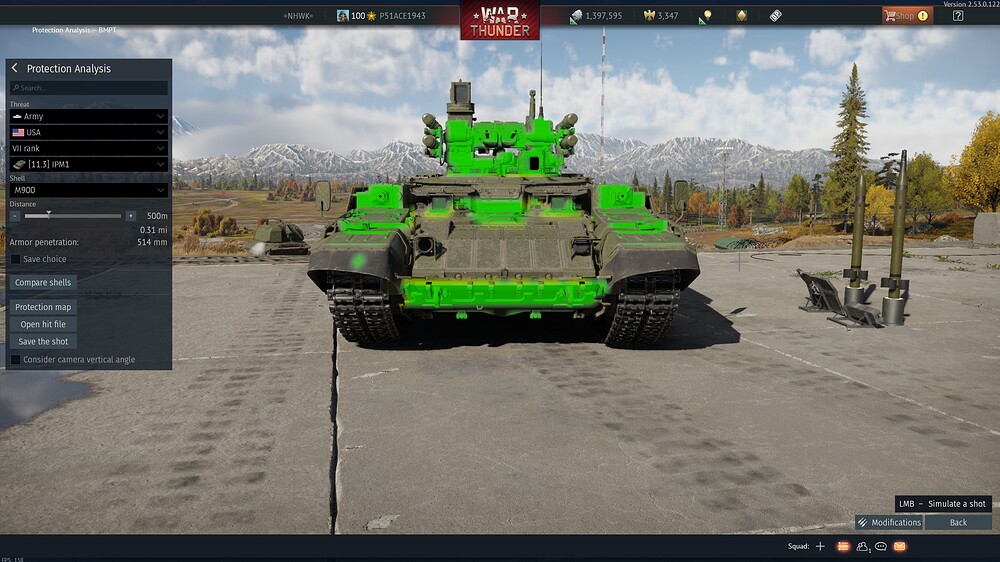1000x562 pixels.
Task: Open the question mark help button
Action: pyautogui.click(x=958, y=16)
